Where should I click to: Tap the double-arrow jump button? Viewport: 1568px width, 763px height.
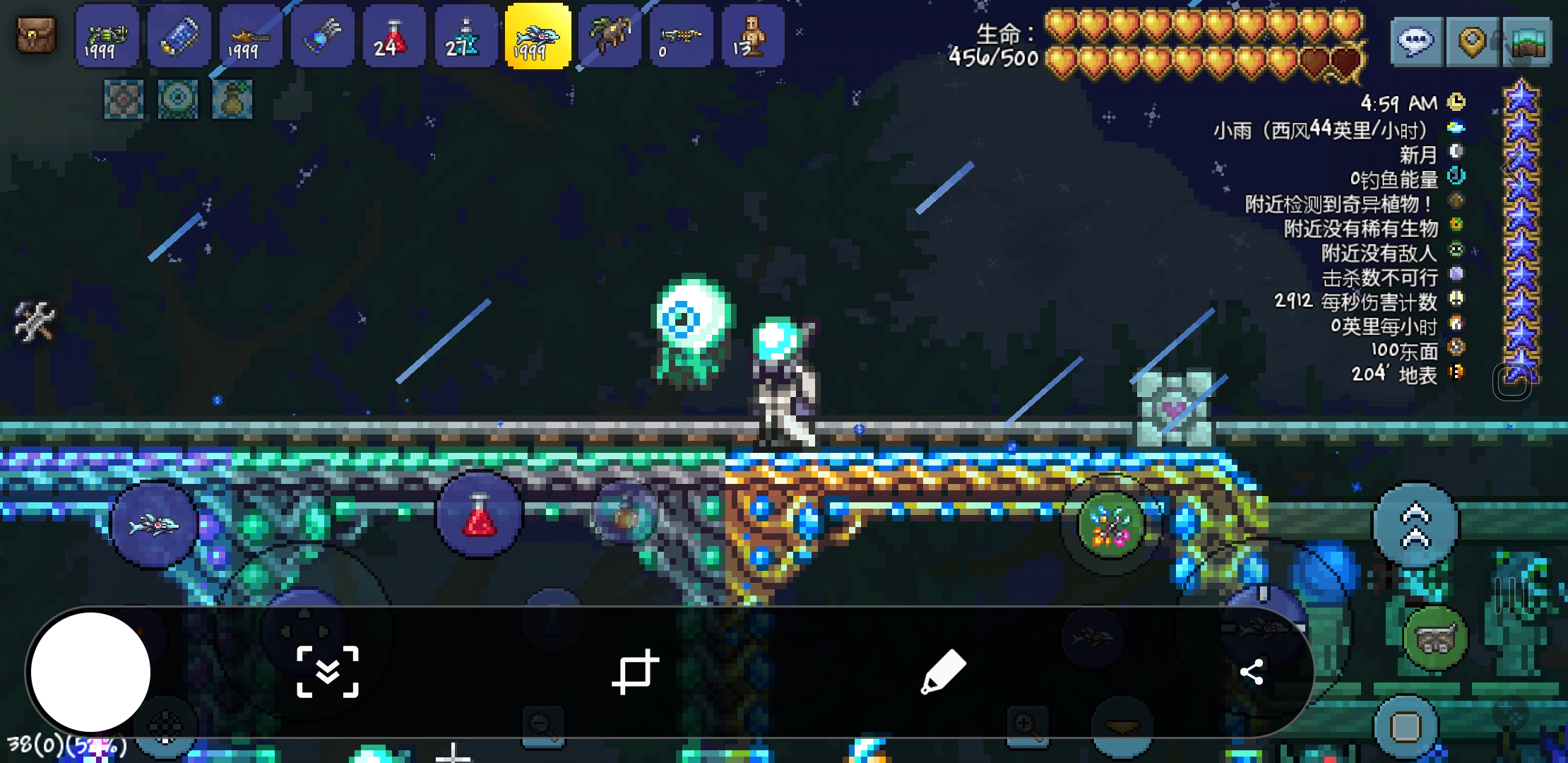(x=1415, y=526)
